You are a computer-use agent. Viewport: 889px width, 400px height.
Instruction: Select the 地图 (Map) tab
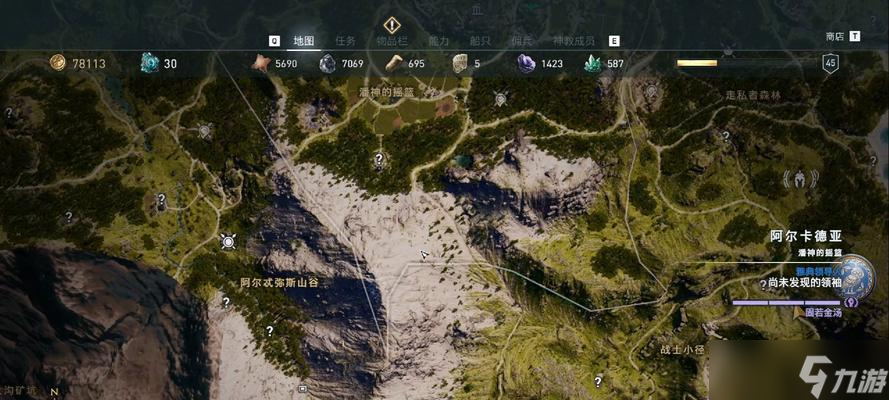coord(304,41)
